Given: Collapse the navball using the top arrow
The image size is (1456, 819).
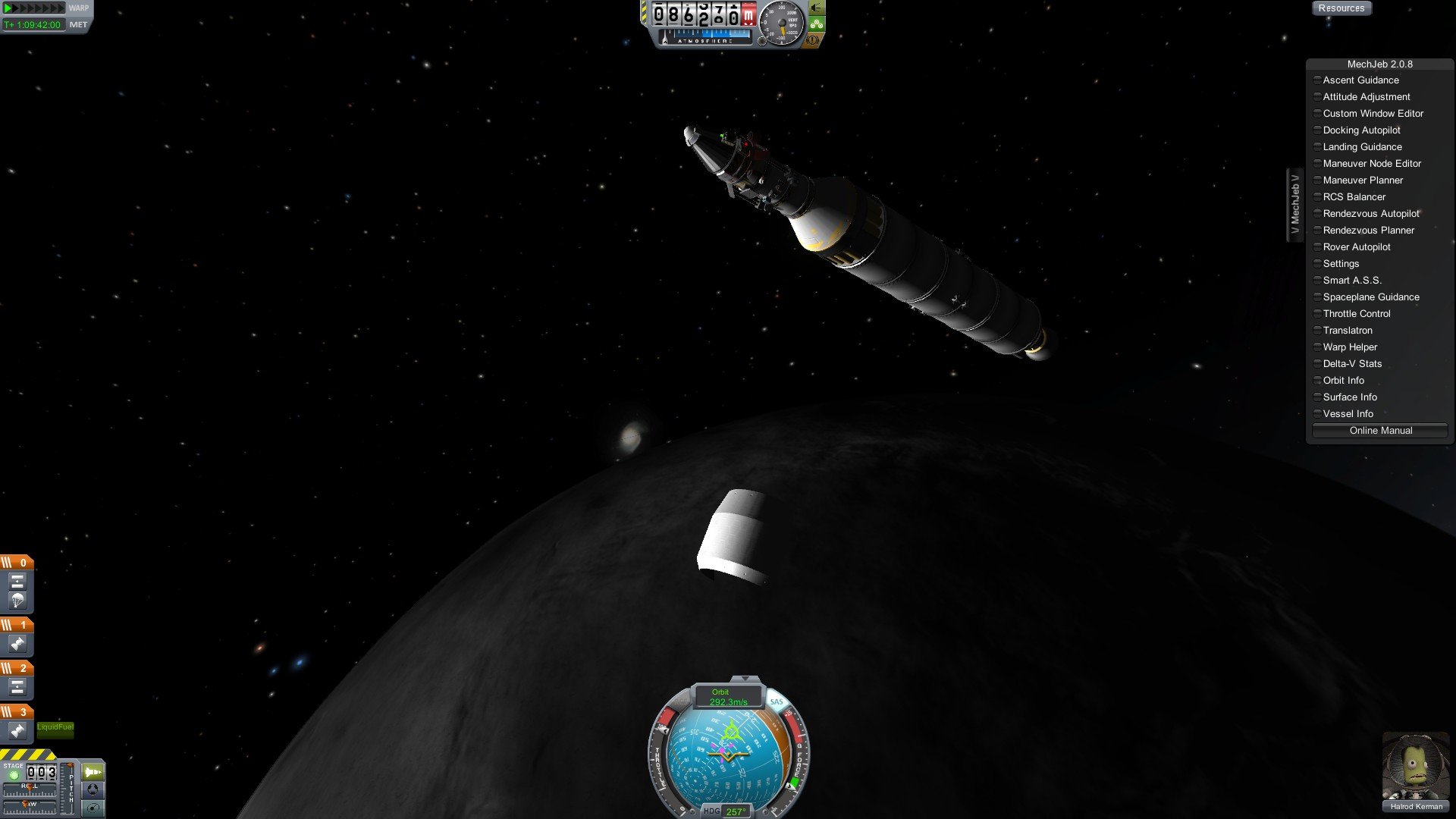Looking at the screenshot, I should 745,678.
